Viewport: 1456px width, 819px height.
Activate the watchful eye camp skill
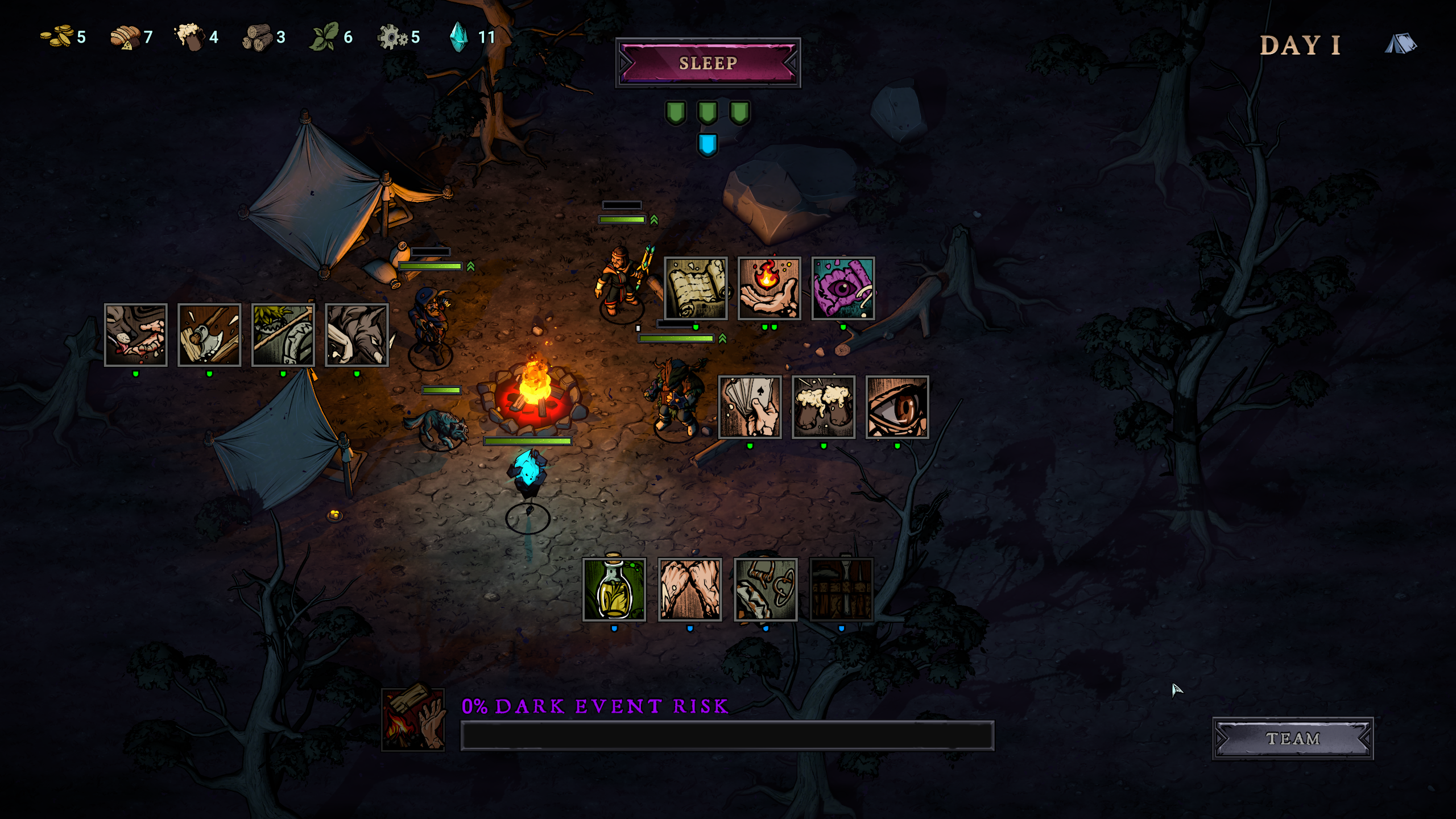click(897, 407)
